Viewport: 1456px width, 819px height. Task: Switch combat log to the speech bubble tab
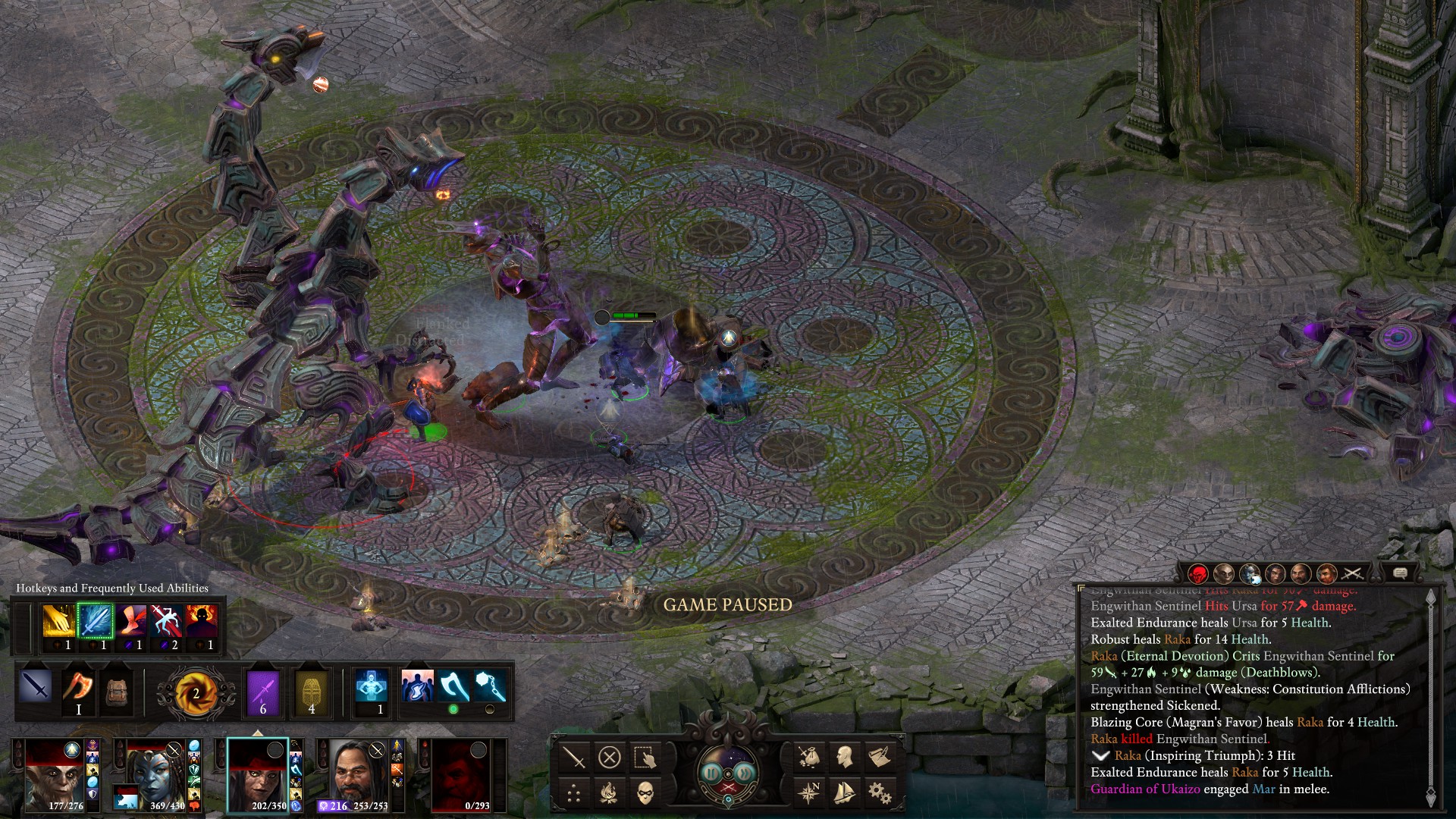[x=1400, y=573]
